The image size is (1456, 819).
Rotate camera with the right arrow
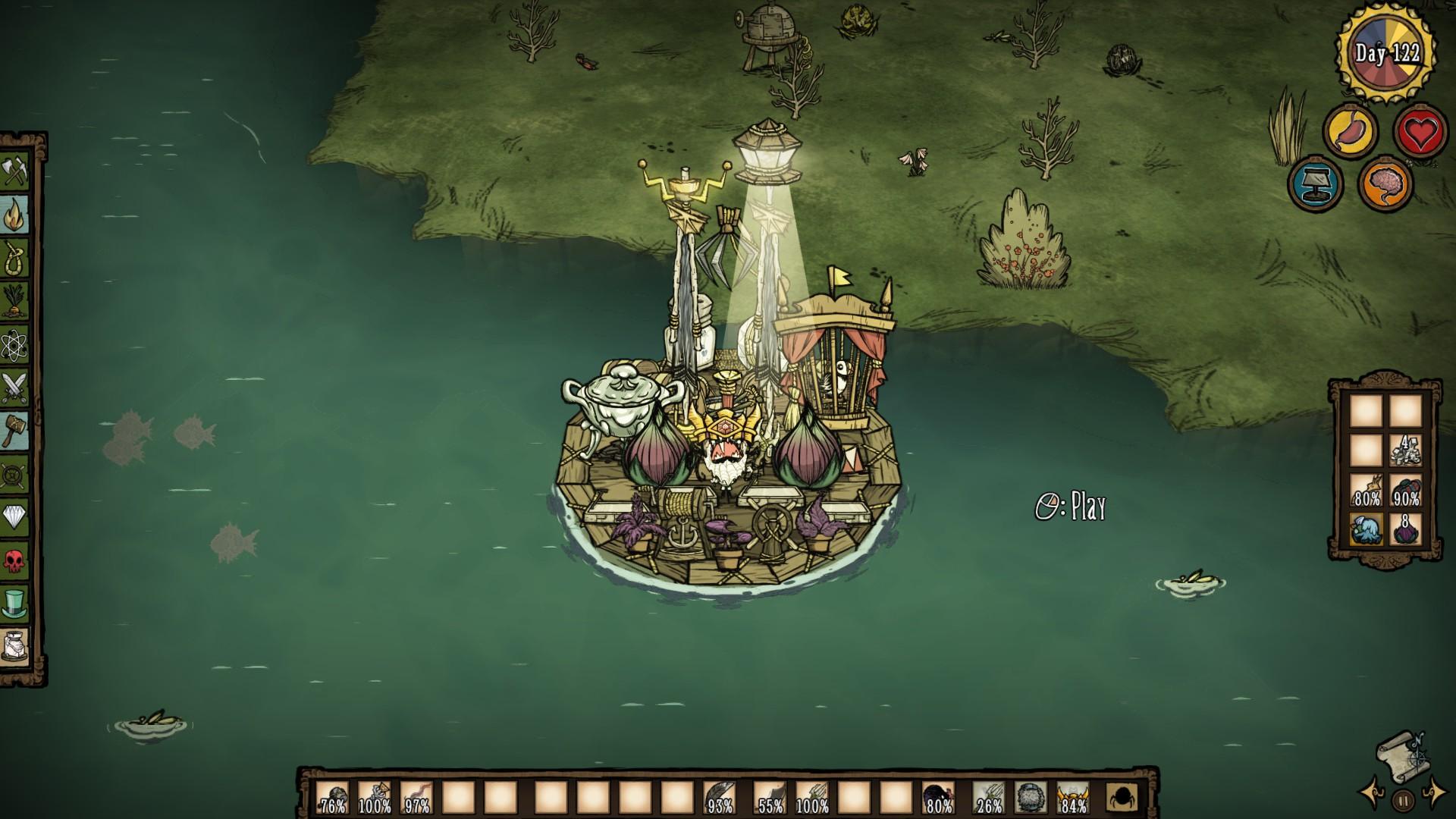(1435, 792)
